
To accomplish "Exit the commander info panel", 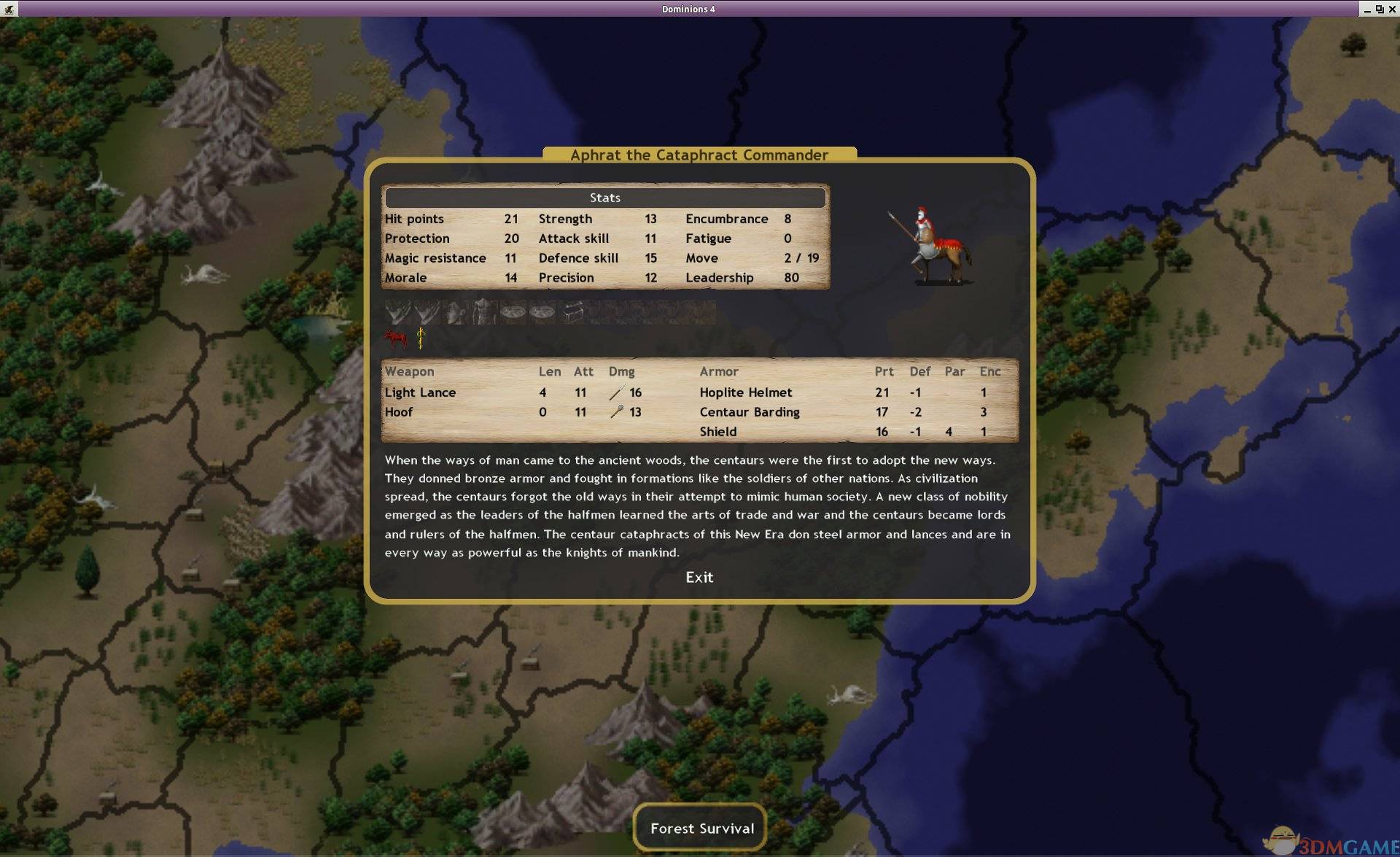I will click(699, 577).
